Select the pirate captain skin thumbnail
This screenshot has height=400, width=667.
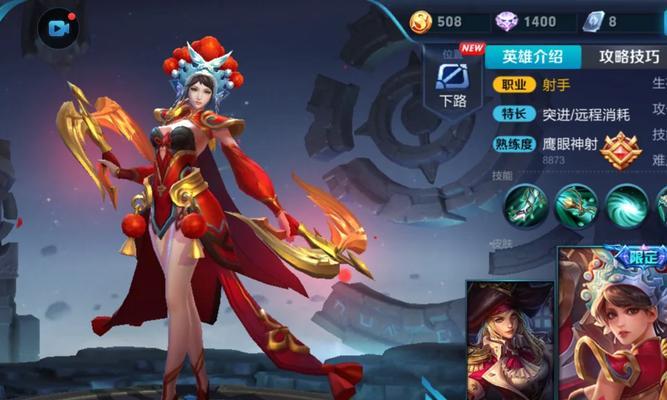509,340
